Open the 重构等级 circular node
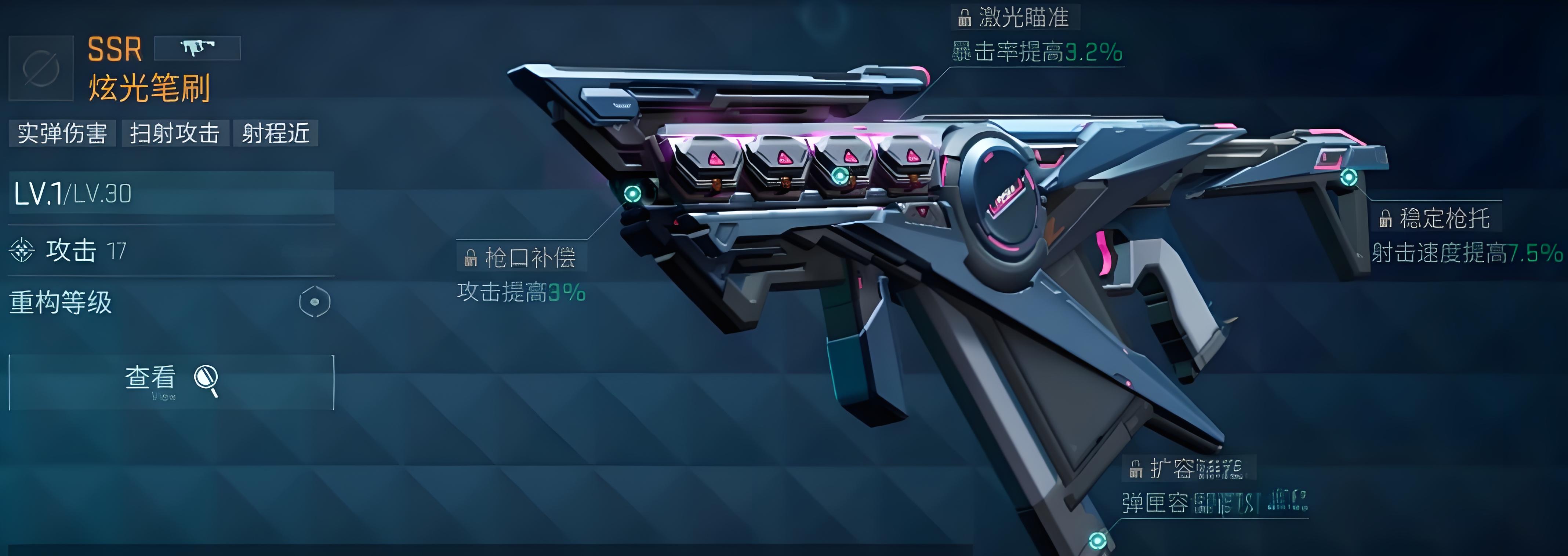The width and height of the screenshot is (1568, 556). pyautogui.click(x=315, y=302)
